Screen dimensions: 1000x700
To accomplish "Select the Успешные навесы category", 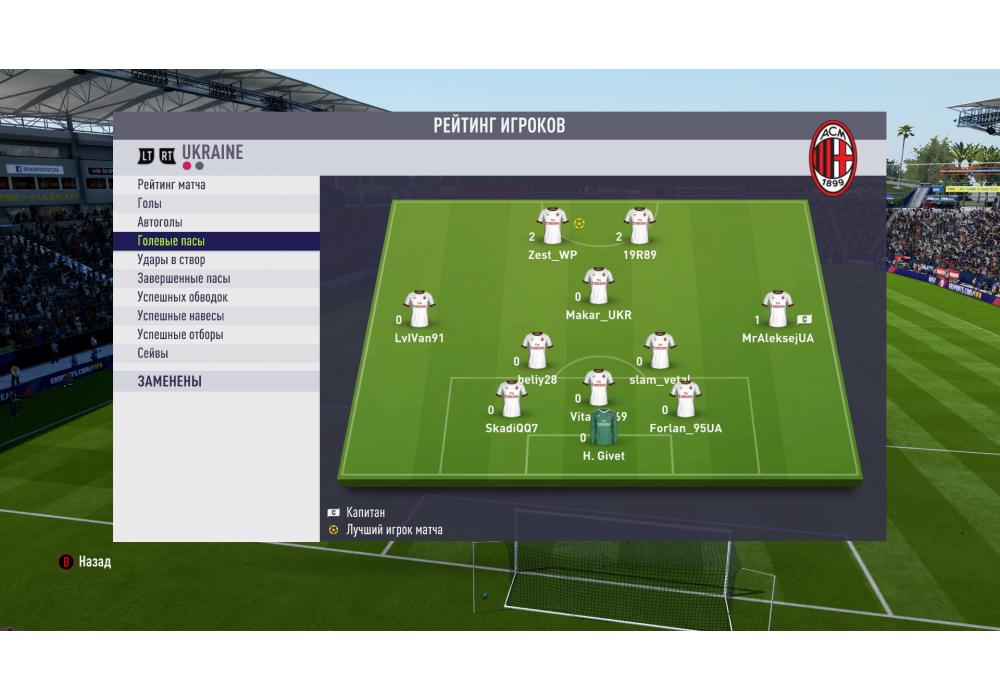I will coord(181,316).
